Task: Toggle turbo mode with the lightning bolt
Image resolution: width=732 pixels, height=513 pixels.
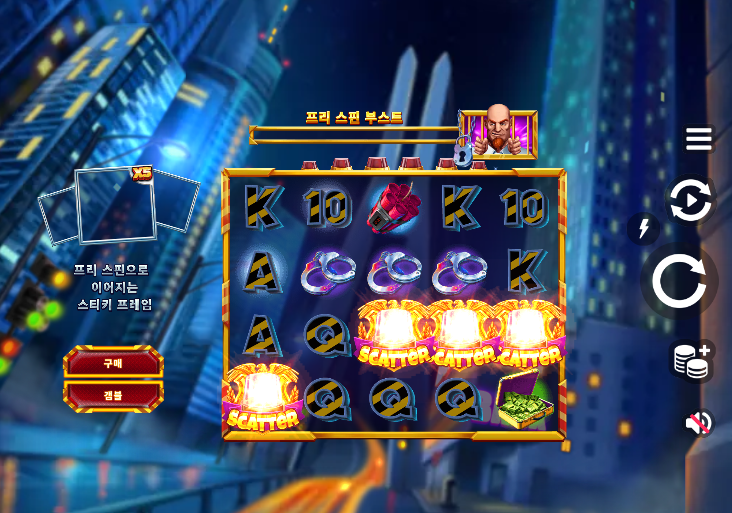Action: (x=643, y=229)
